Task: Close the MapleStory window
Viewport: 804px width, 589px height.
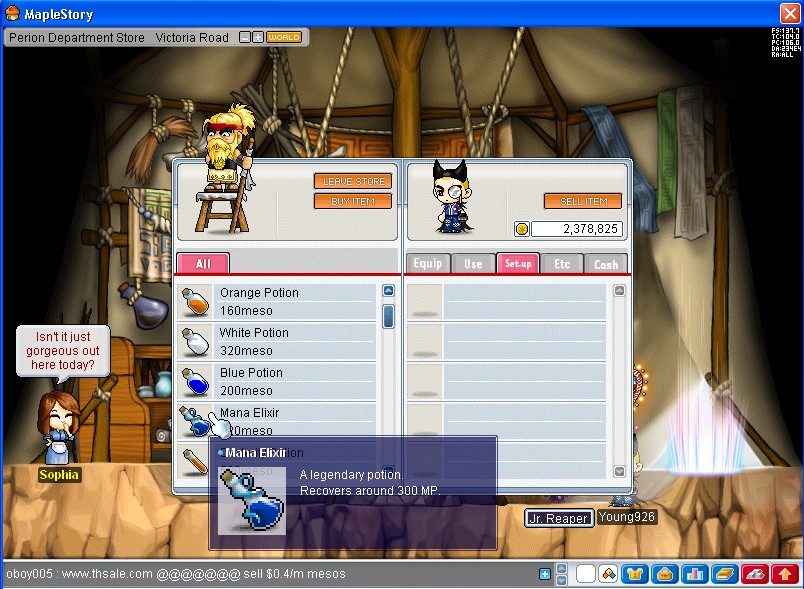Action: (x=789, y=13)
